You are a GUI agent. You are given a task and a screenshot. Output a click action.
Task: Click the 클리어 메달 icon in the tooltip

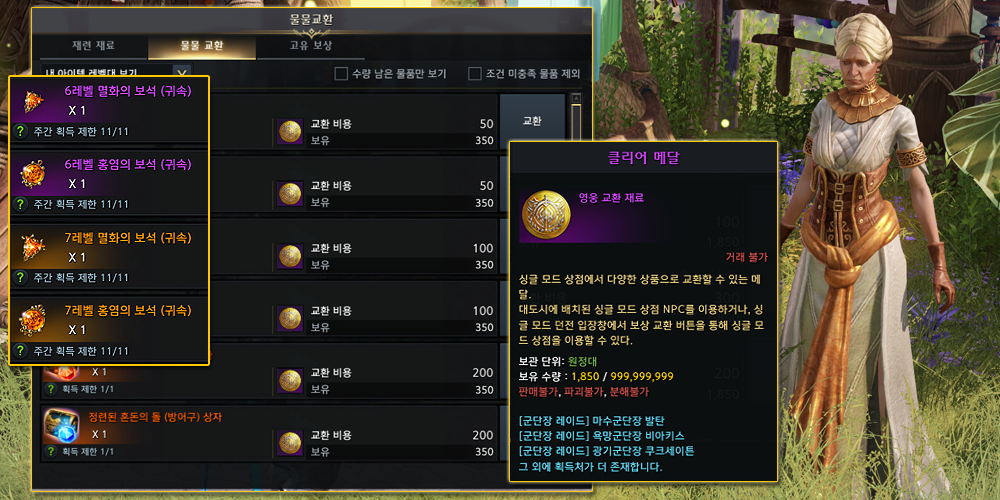[549, 216]
